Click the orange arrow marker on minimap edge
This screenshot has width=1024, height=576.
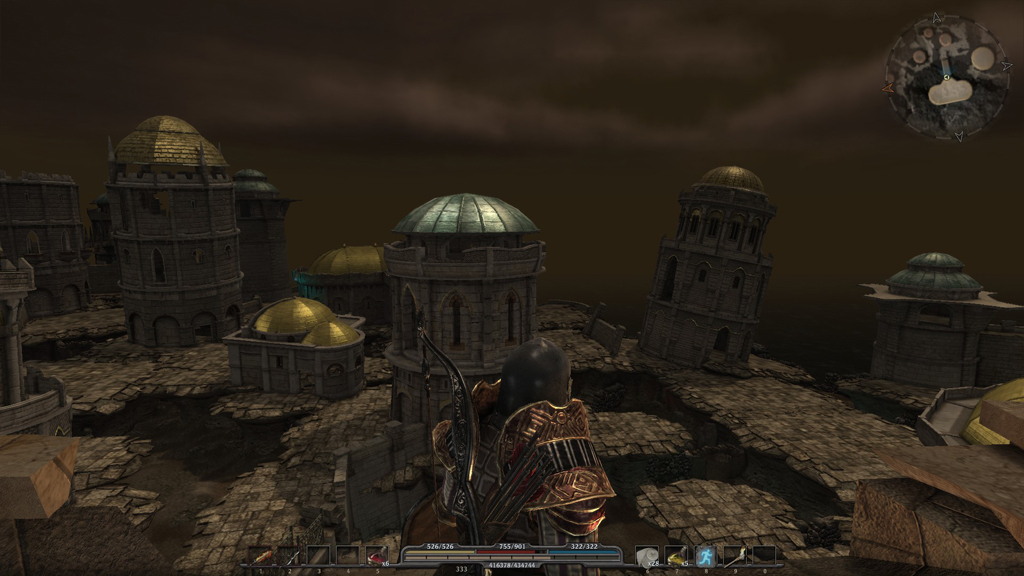(x=888, y=87)
